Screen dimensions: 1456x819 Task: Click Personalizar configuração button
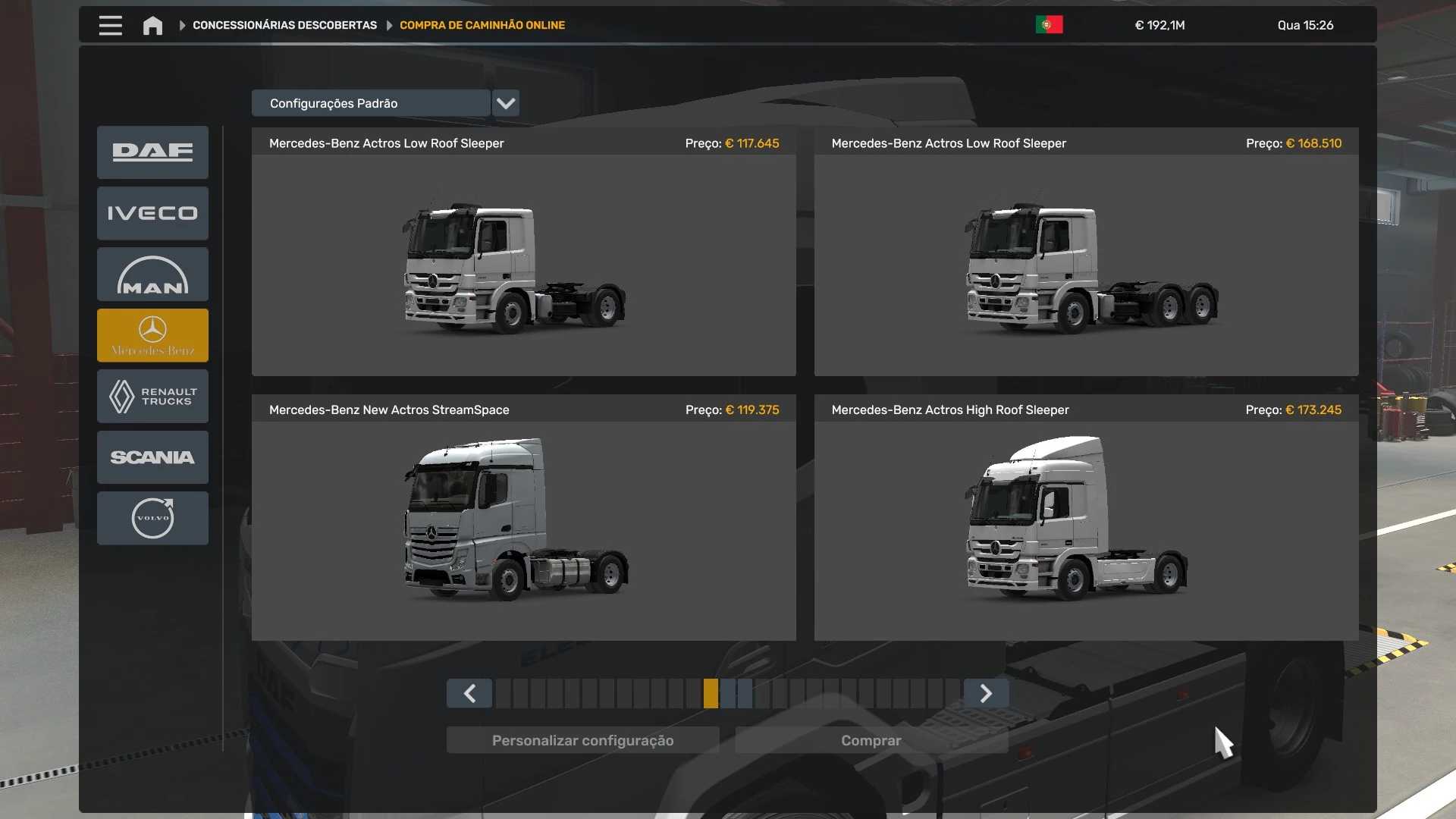[x=582, y=740]
